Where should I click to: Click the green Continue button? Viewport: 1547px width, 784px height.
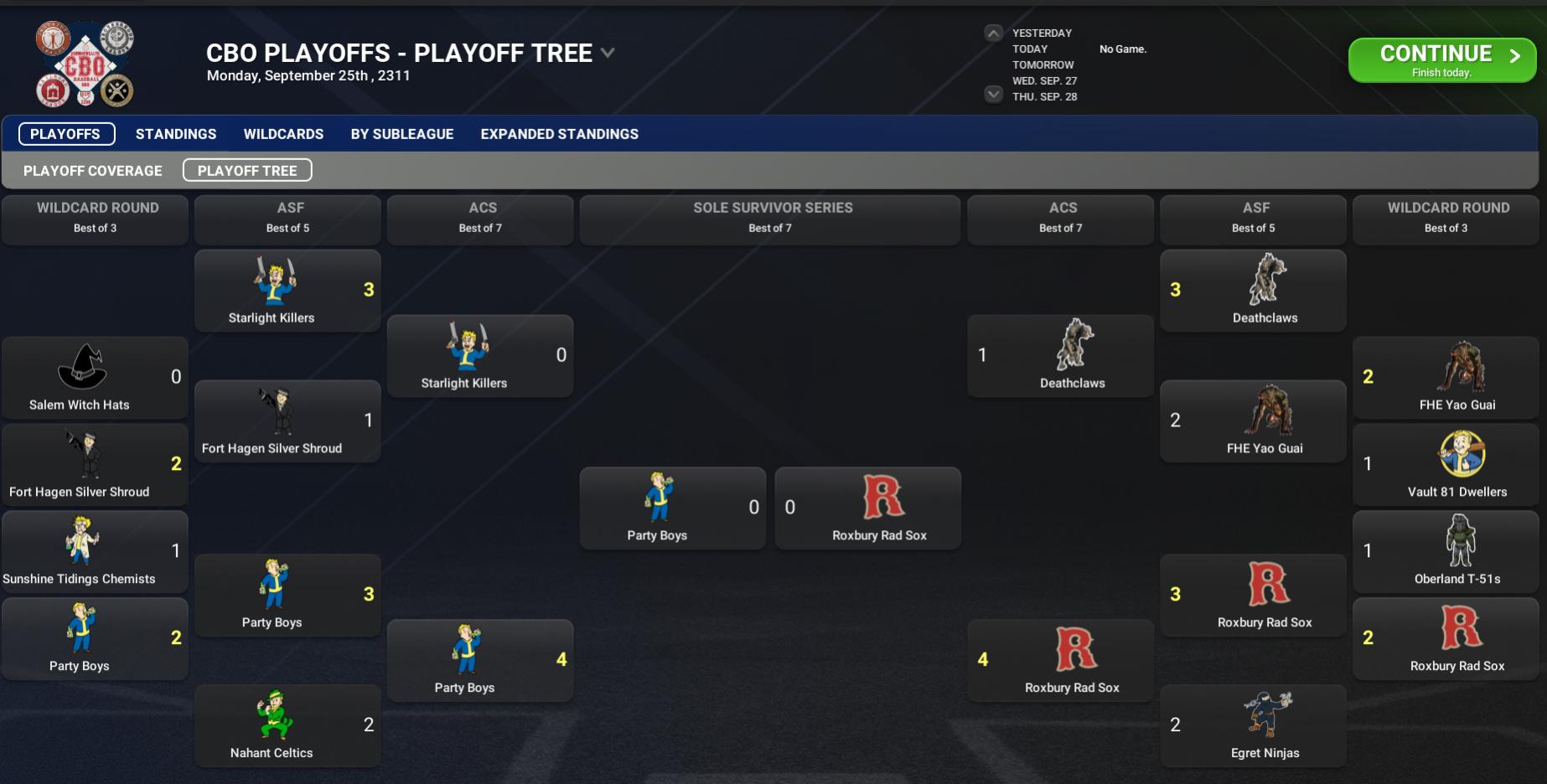[x=1441, y=60]
